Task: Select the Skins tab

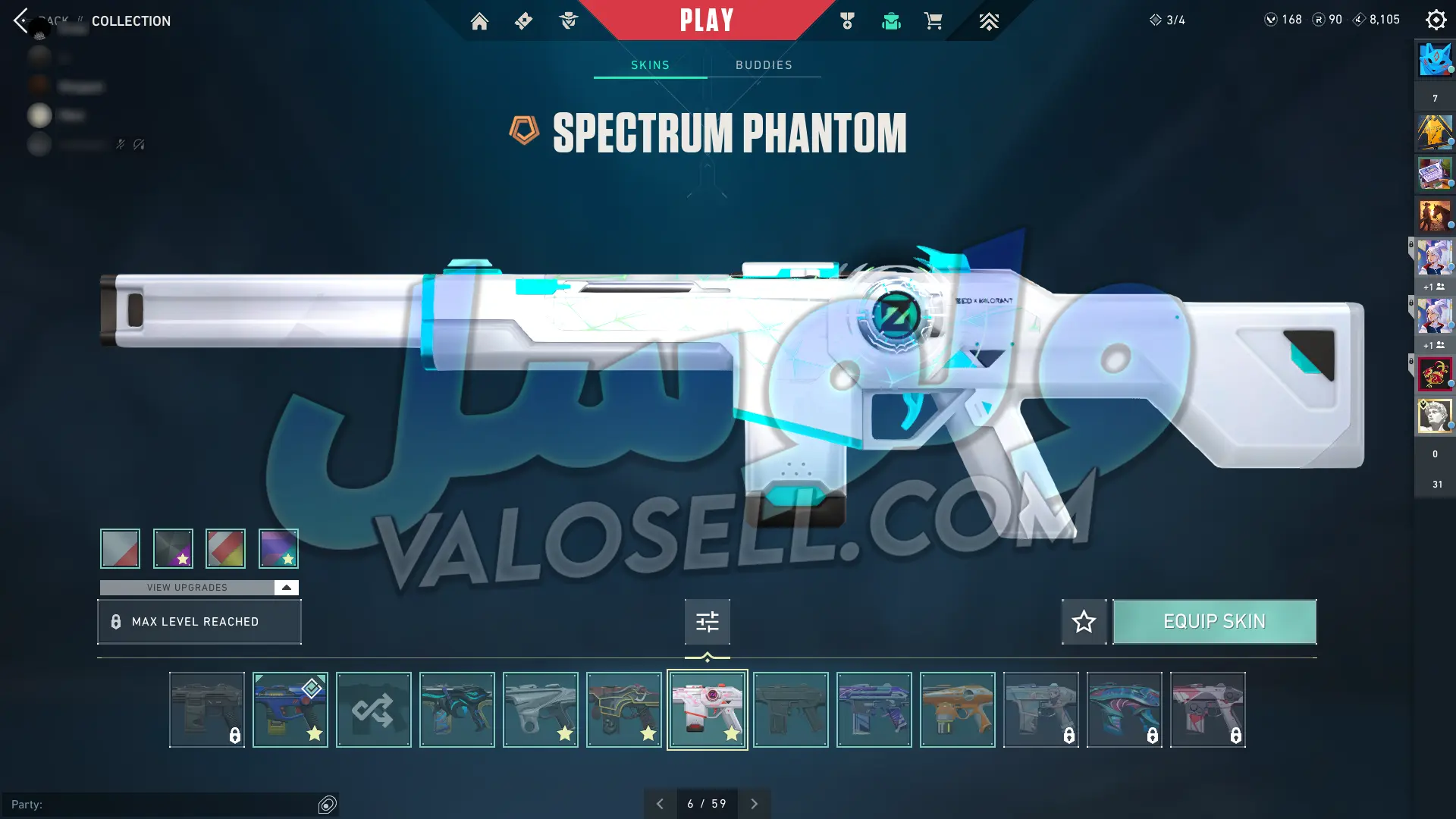Action: click(650, 65)
